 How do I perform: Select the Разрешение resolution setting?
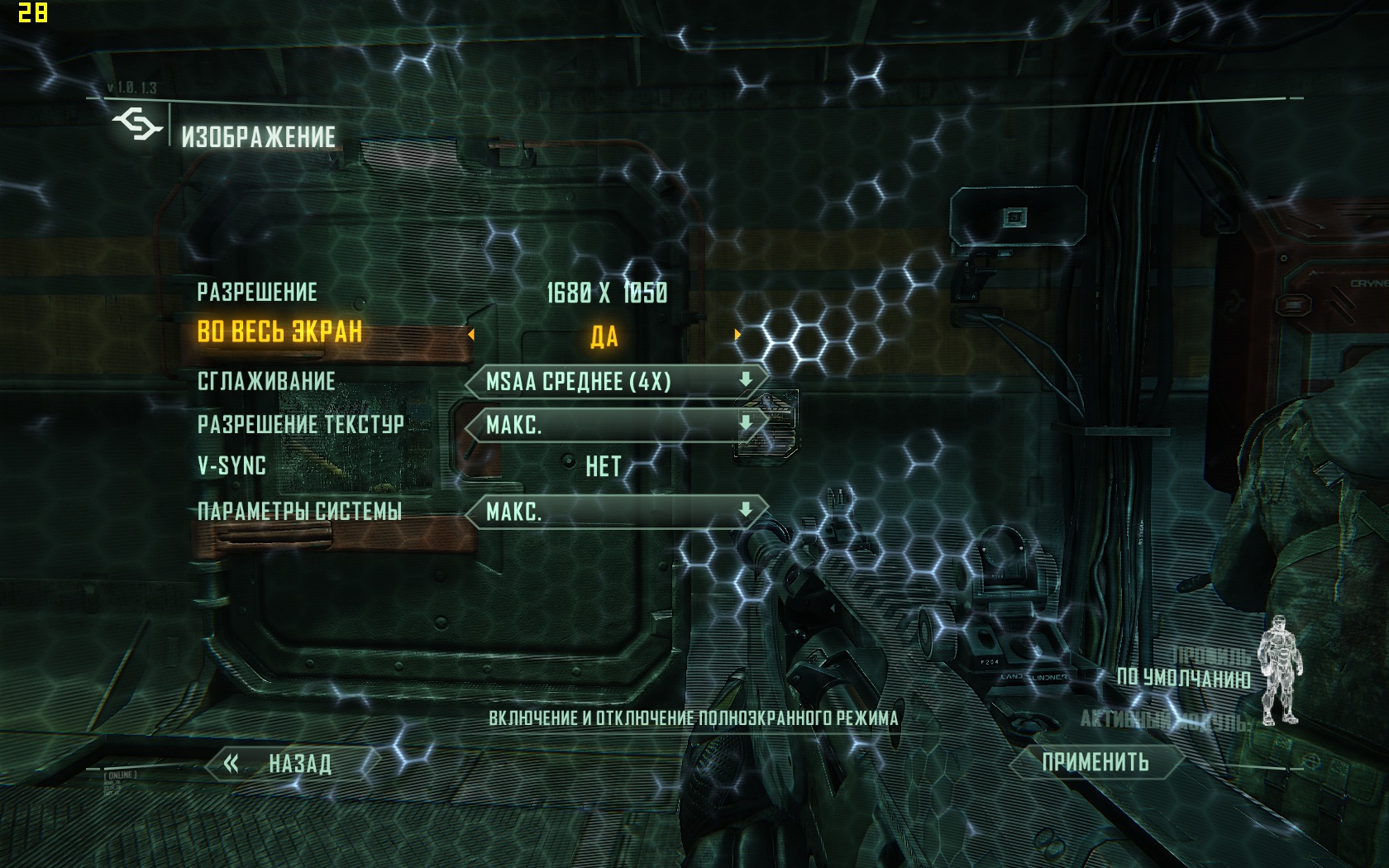pyautogui.click(x=606, y=293)
